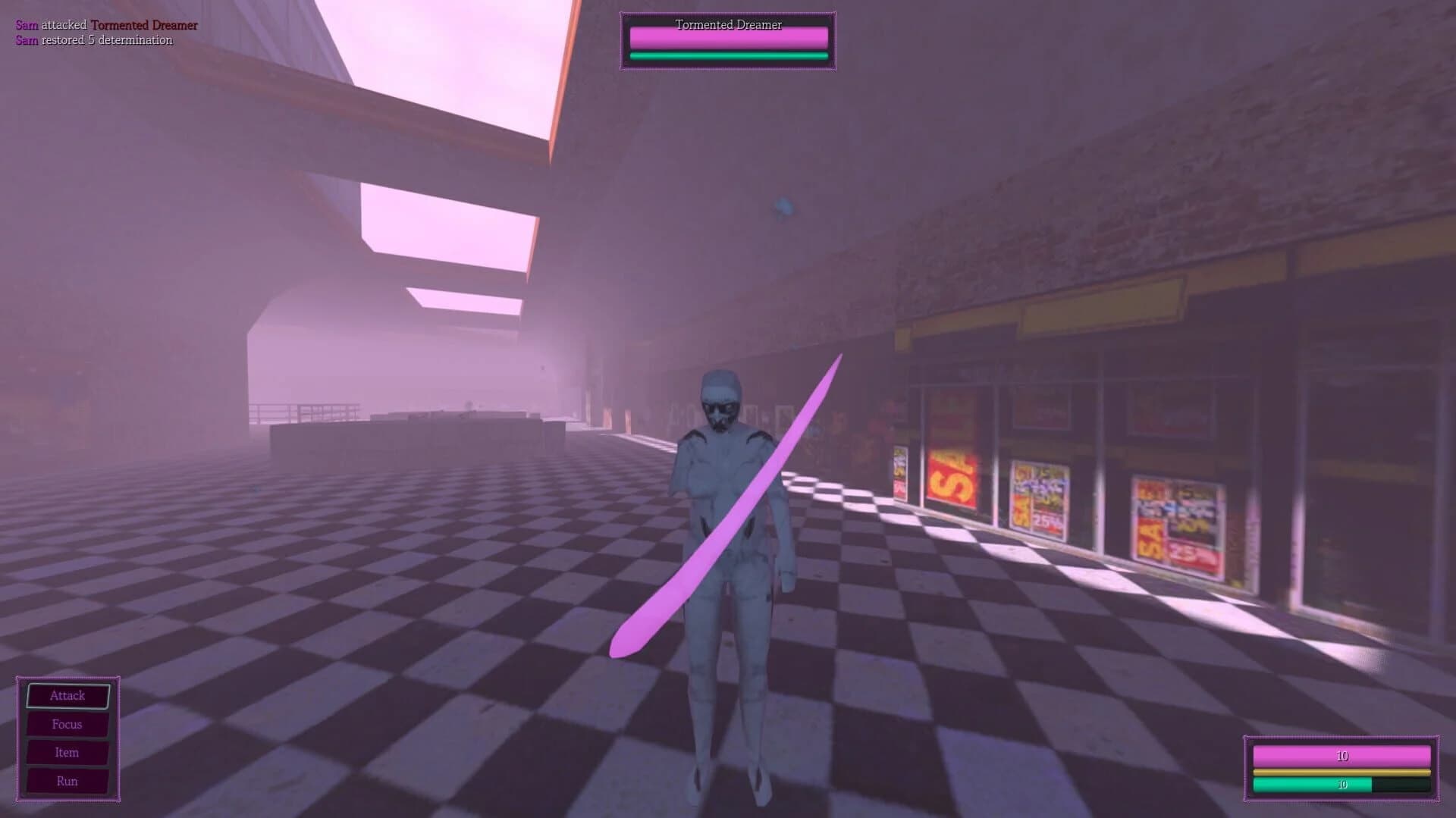Select the Focus command
Image resolution: width=1456 pixels, height=818 pixels.
(67, 724)
